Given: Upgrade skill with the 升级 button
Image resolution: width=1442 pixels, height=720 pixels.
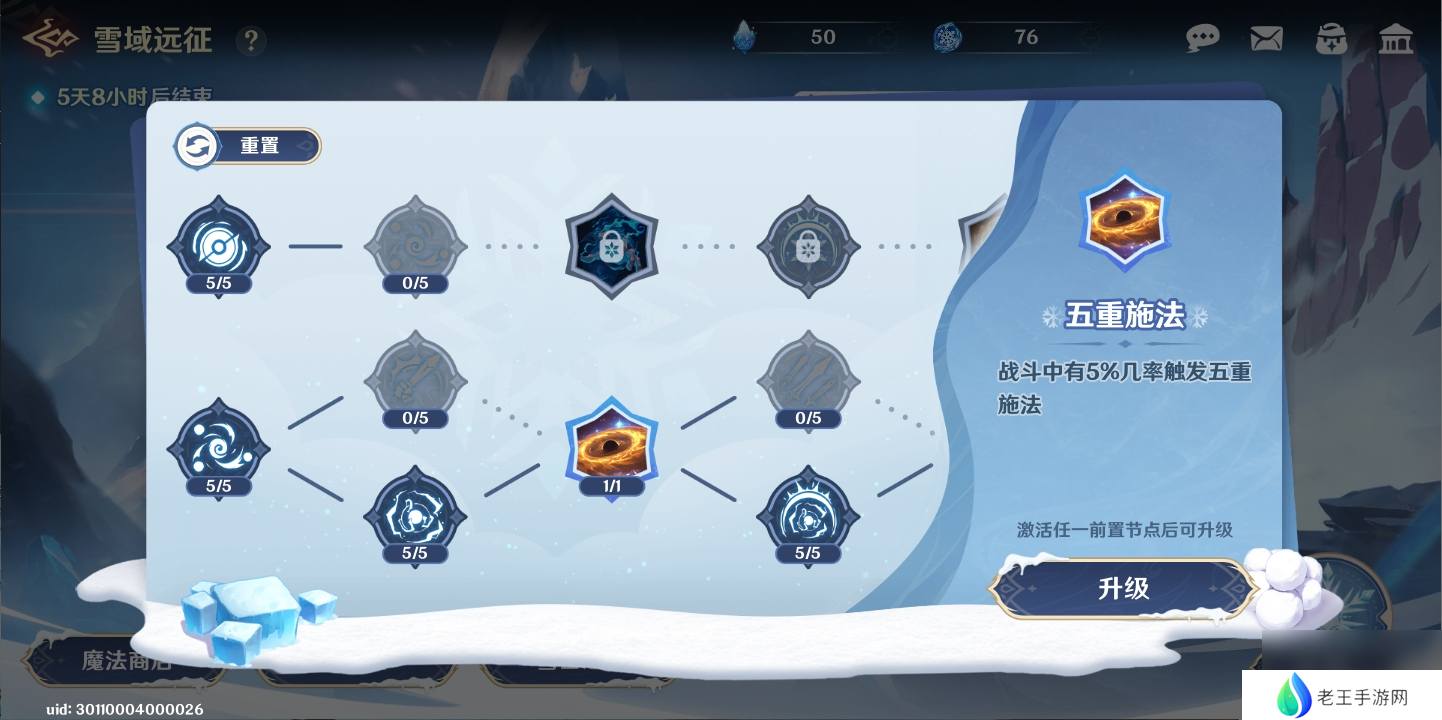Looking at the screenshot, I should pos(1123,588).
